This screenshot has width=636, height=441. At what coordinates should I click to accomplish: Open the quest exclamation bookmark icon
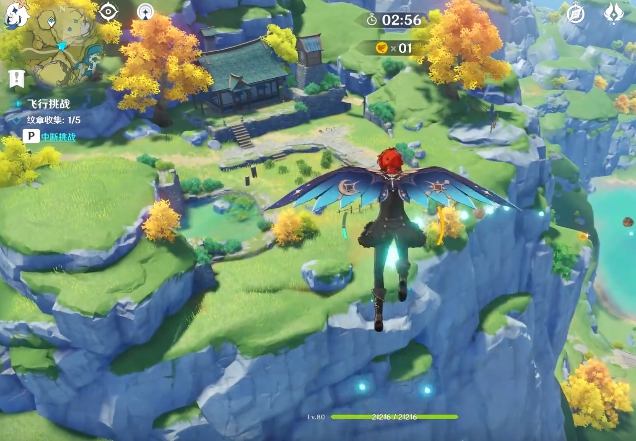pos(17,78)
